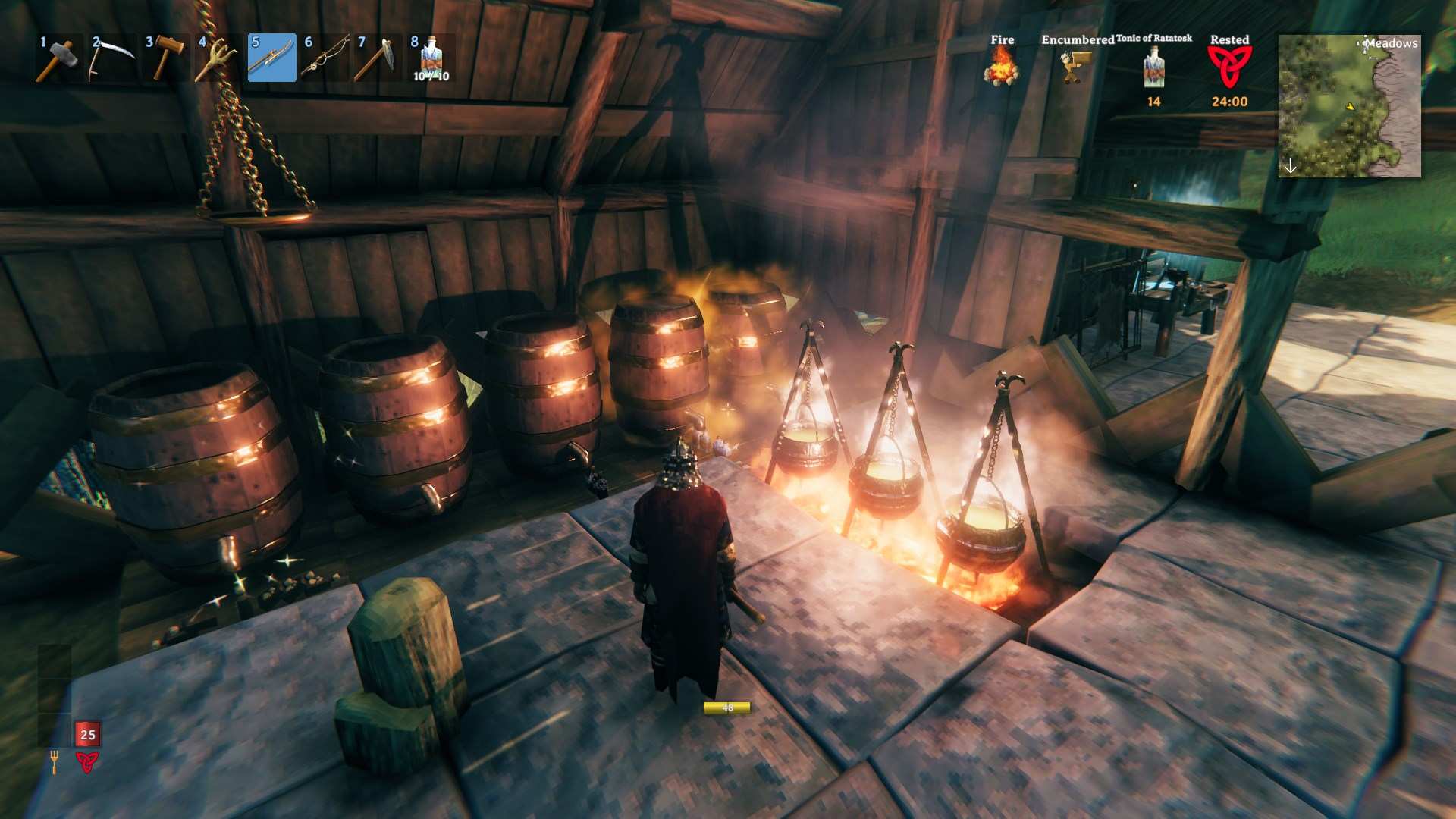Click the Fire status effect icon
The image size is (1456, 819).
click(1001, 67)
